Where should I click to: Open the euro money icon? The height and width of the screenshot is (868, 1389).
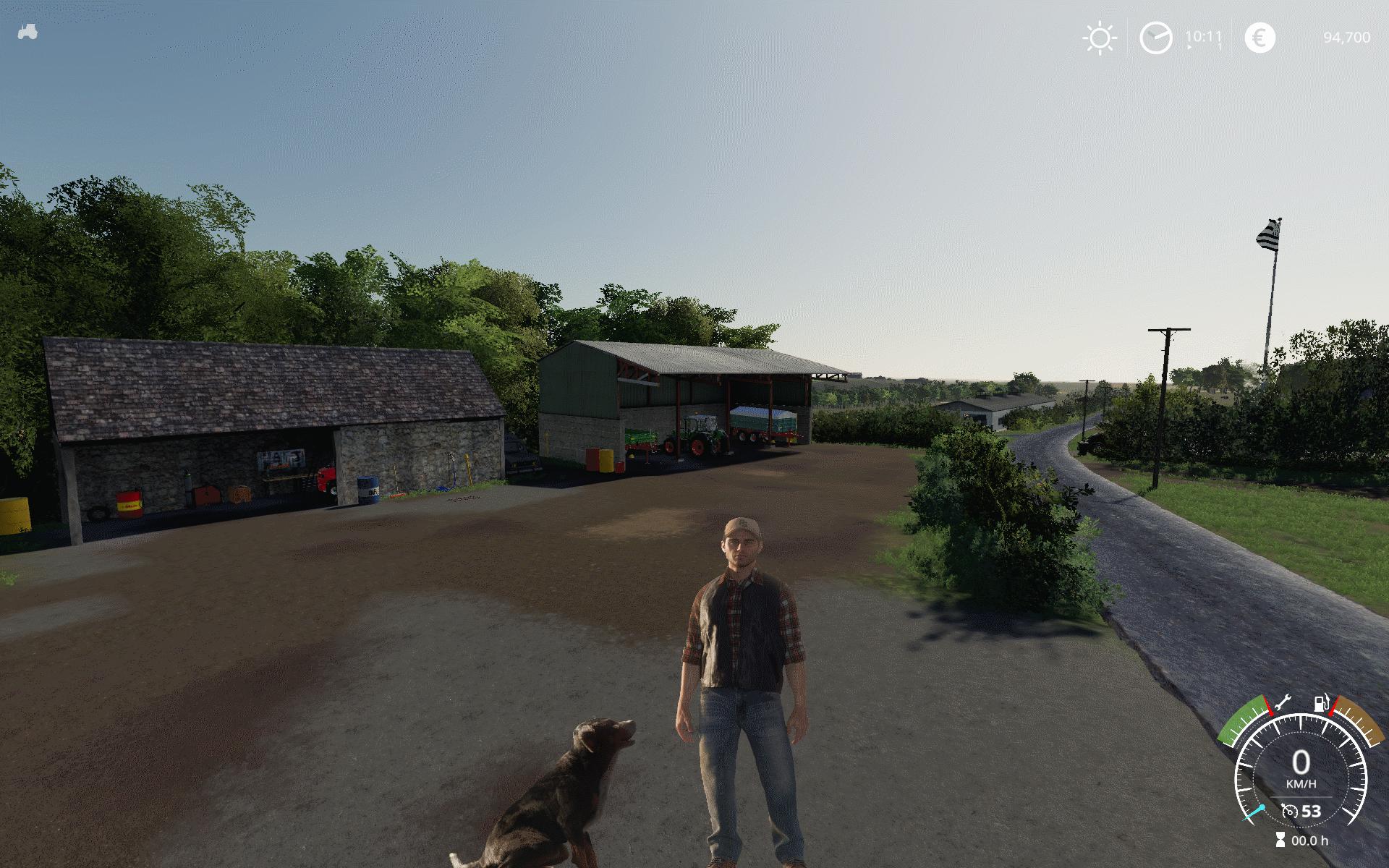pyautogui.click(x=1260, y=38)
